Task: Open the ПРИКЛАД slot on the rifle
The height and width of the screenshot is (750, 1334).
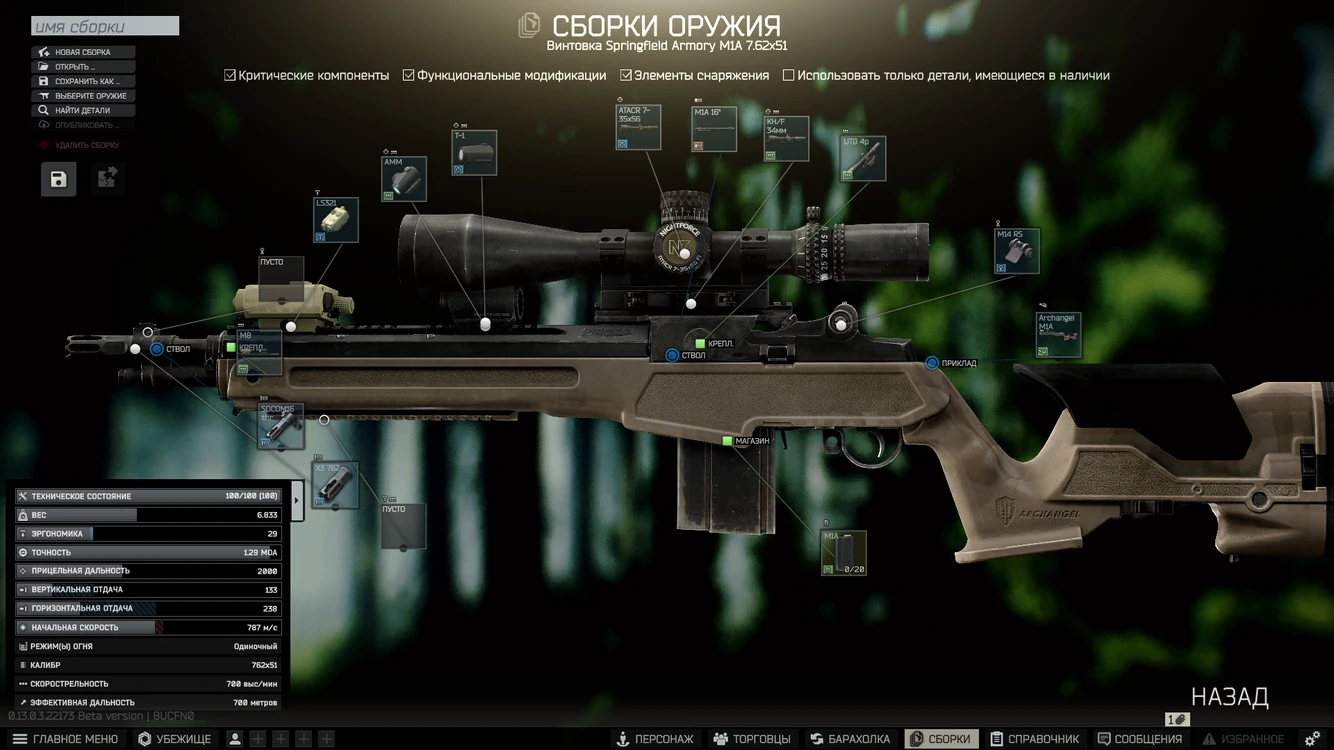Action: click(929, 364)
